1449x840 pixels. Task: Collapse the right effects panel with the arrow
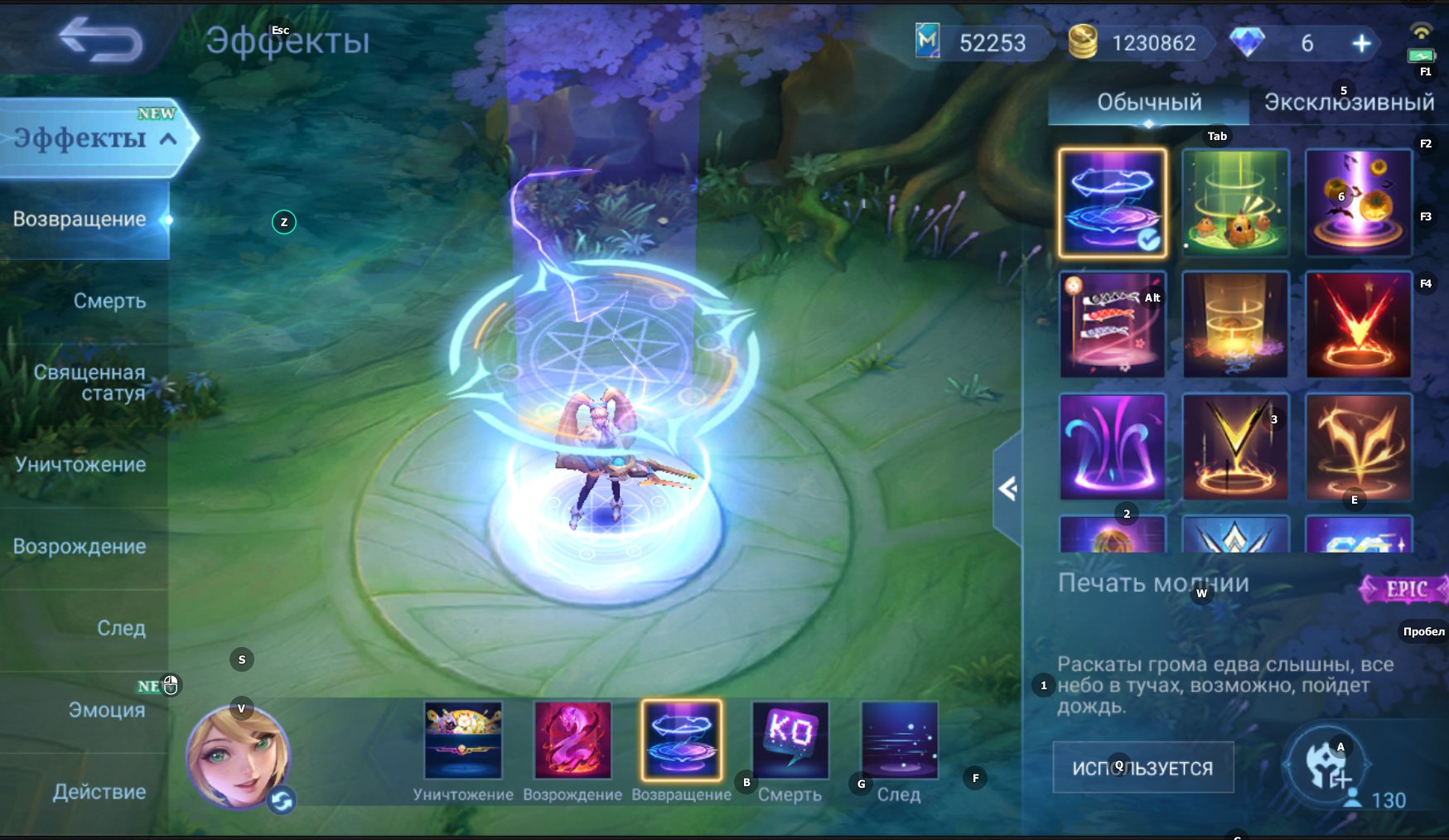(1007, 489)
